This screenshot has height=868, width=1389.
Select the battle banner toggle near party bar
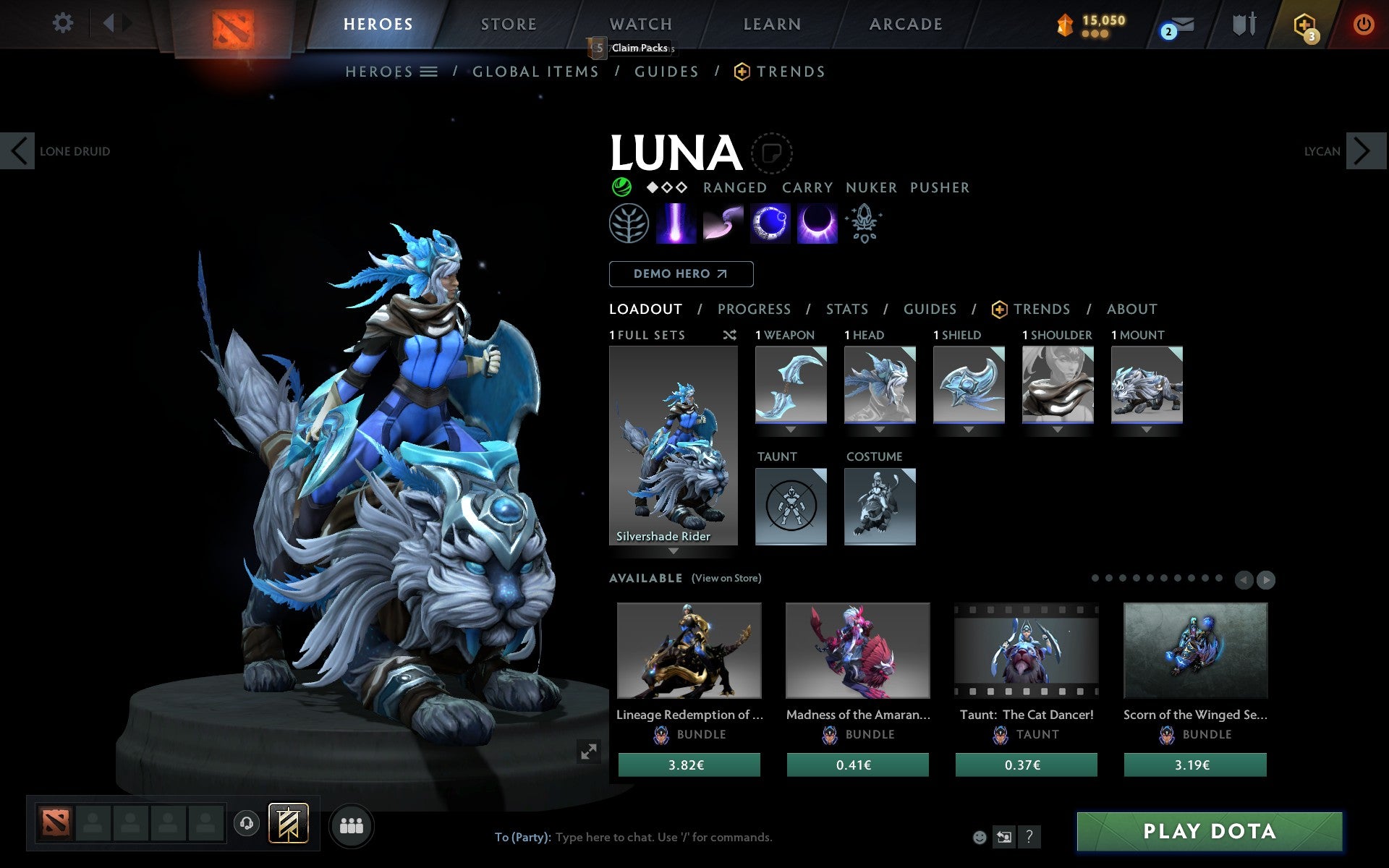(287, 823)
